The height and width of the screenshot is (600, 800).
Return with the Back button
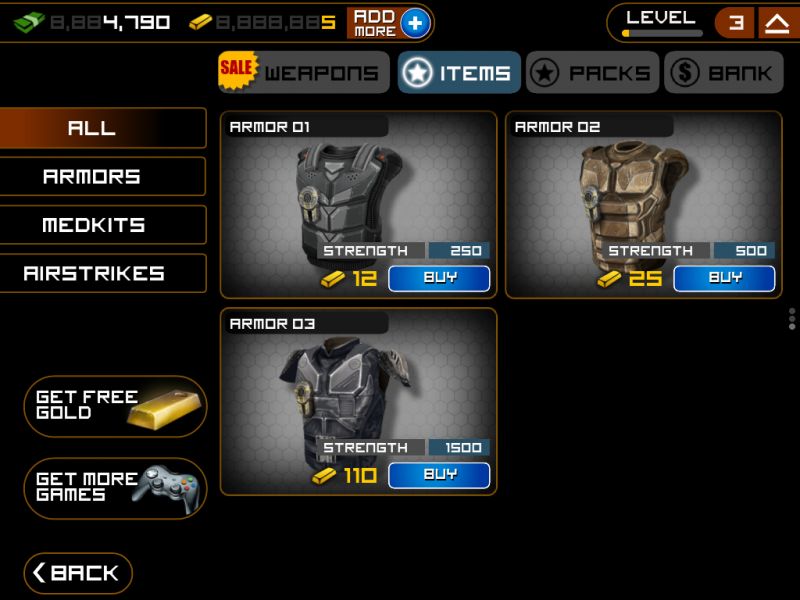tap(78, 573)
